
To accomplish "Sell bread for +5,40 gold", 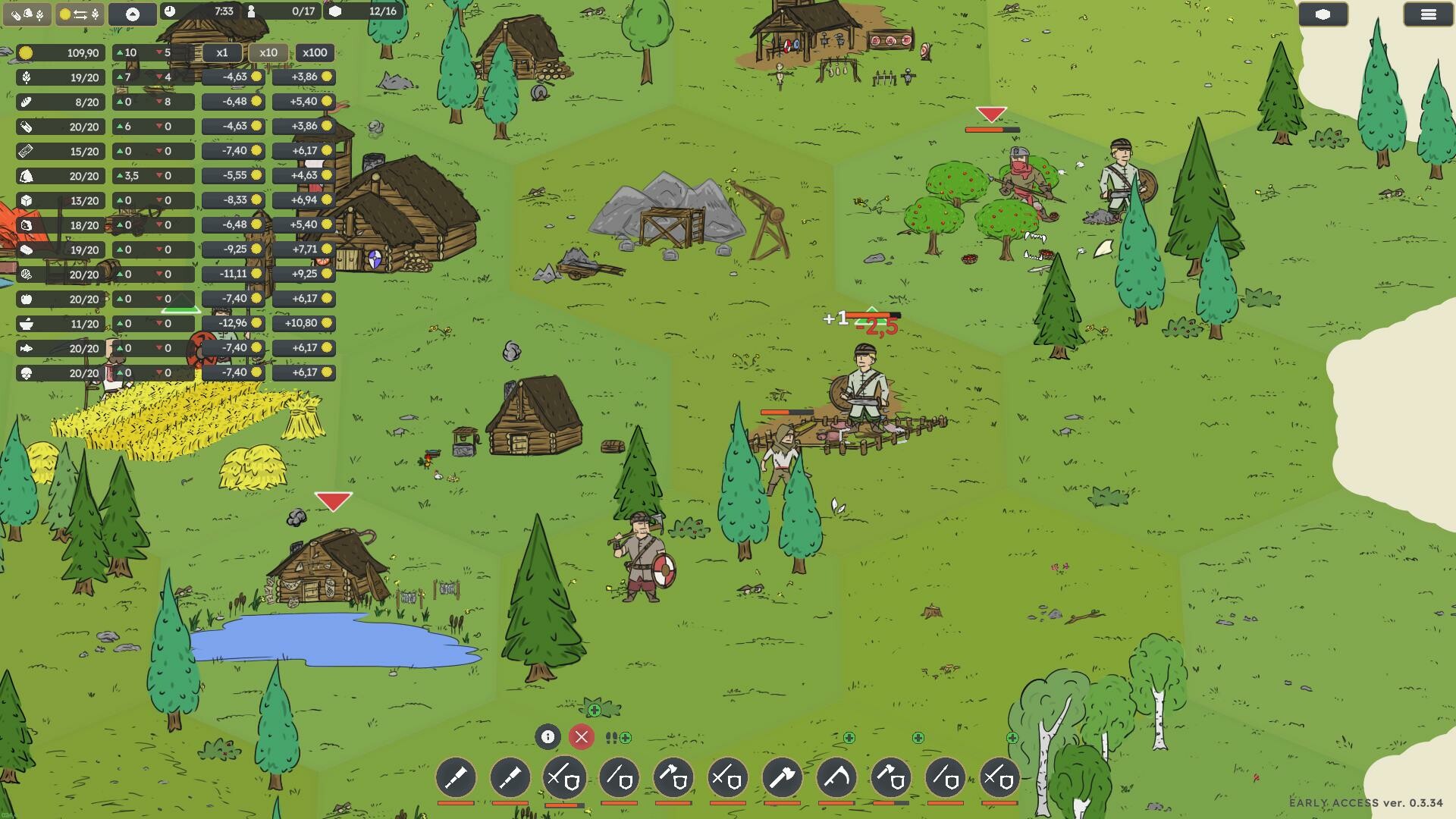I will click(303, 102).
